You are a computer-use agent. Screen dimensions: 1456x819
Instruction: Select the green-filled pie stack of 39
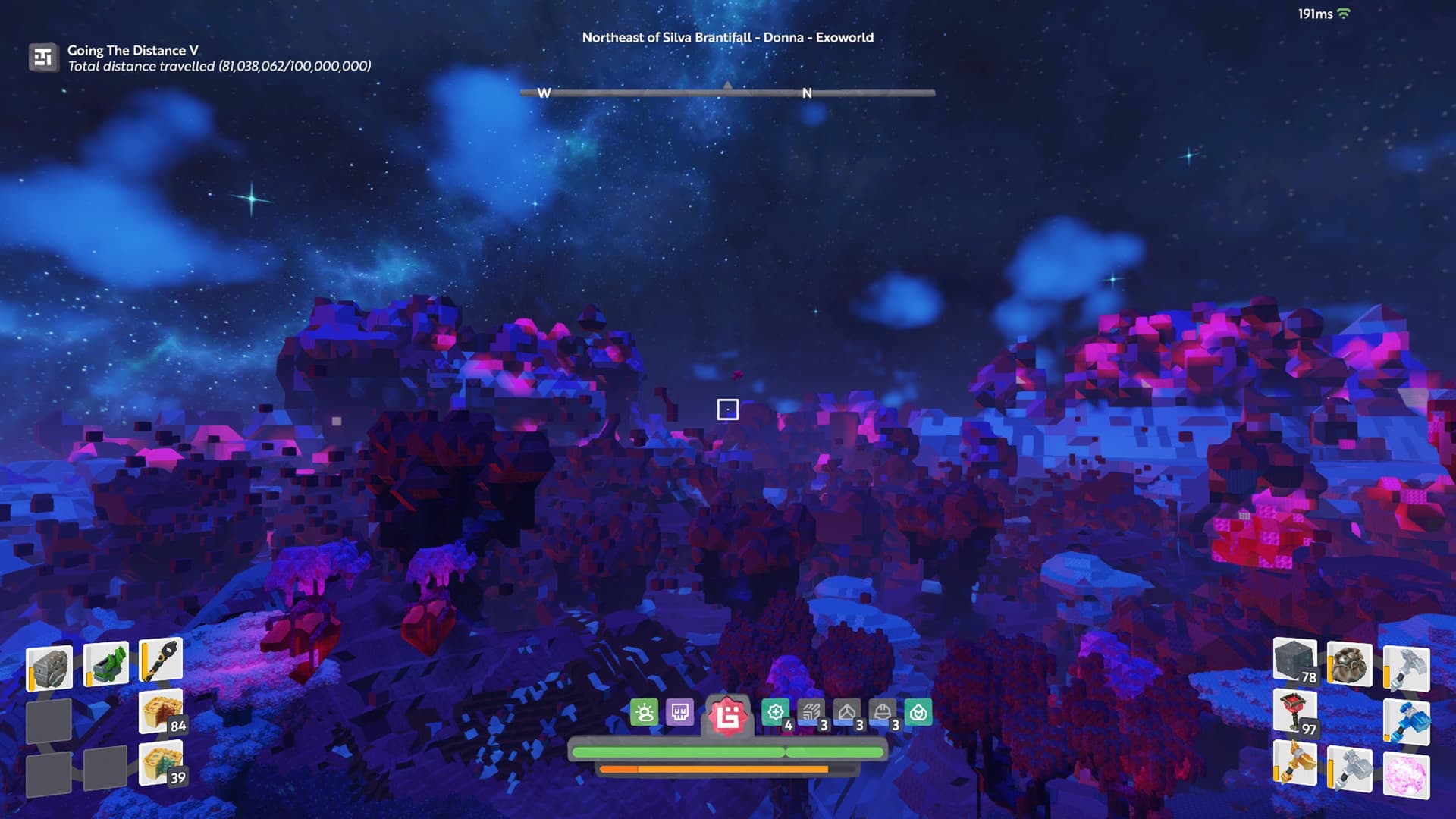tap(161, 762)
